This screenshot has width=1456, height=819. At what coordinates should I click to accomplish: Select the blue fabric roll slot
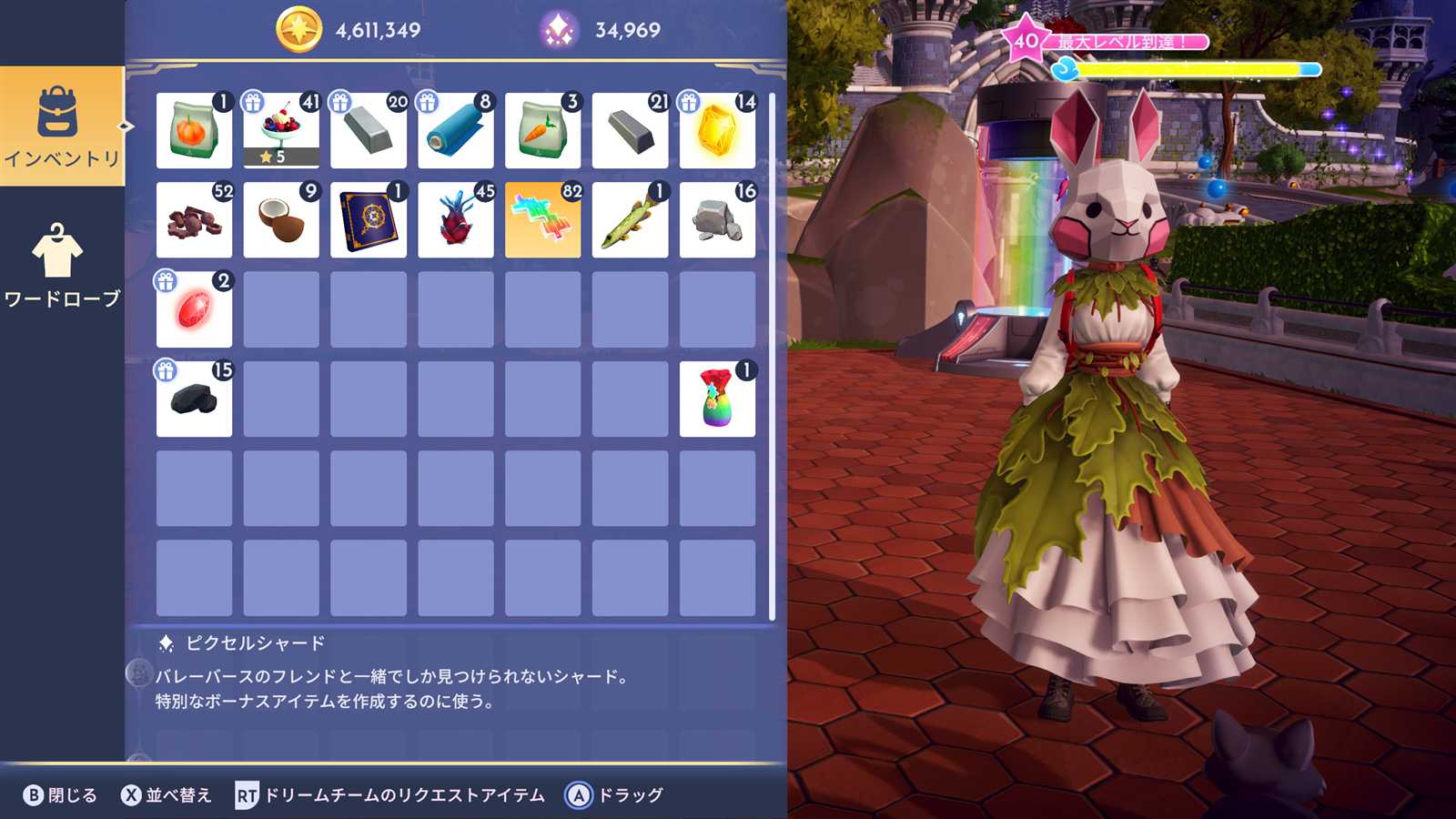(x=456, y=131)
